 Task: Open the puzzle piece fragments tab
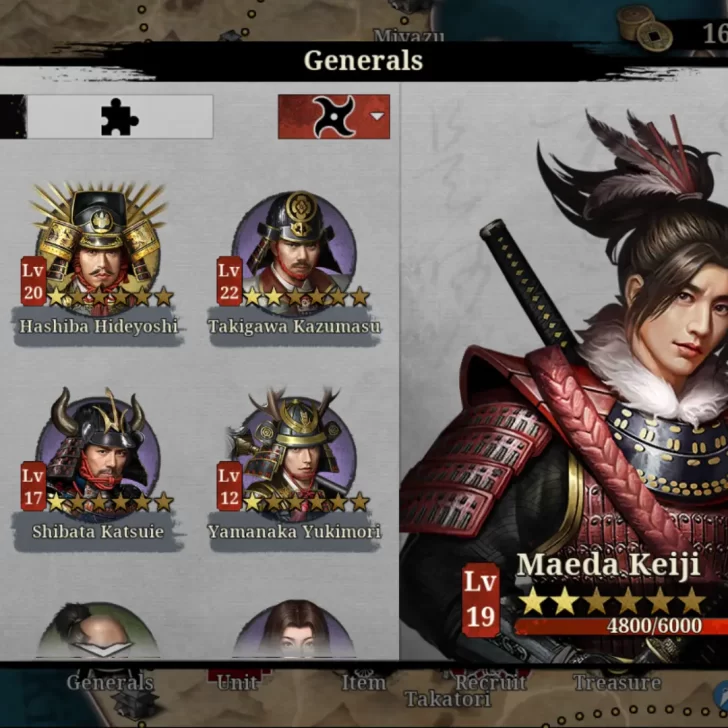(x=119, y=117)
